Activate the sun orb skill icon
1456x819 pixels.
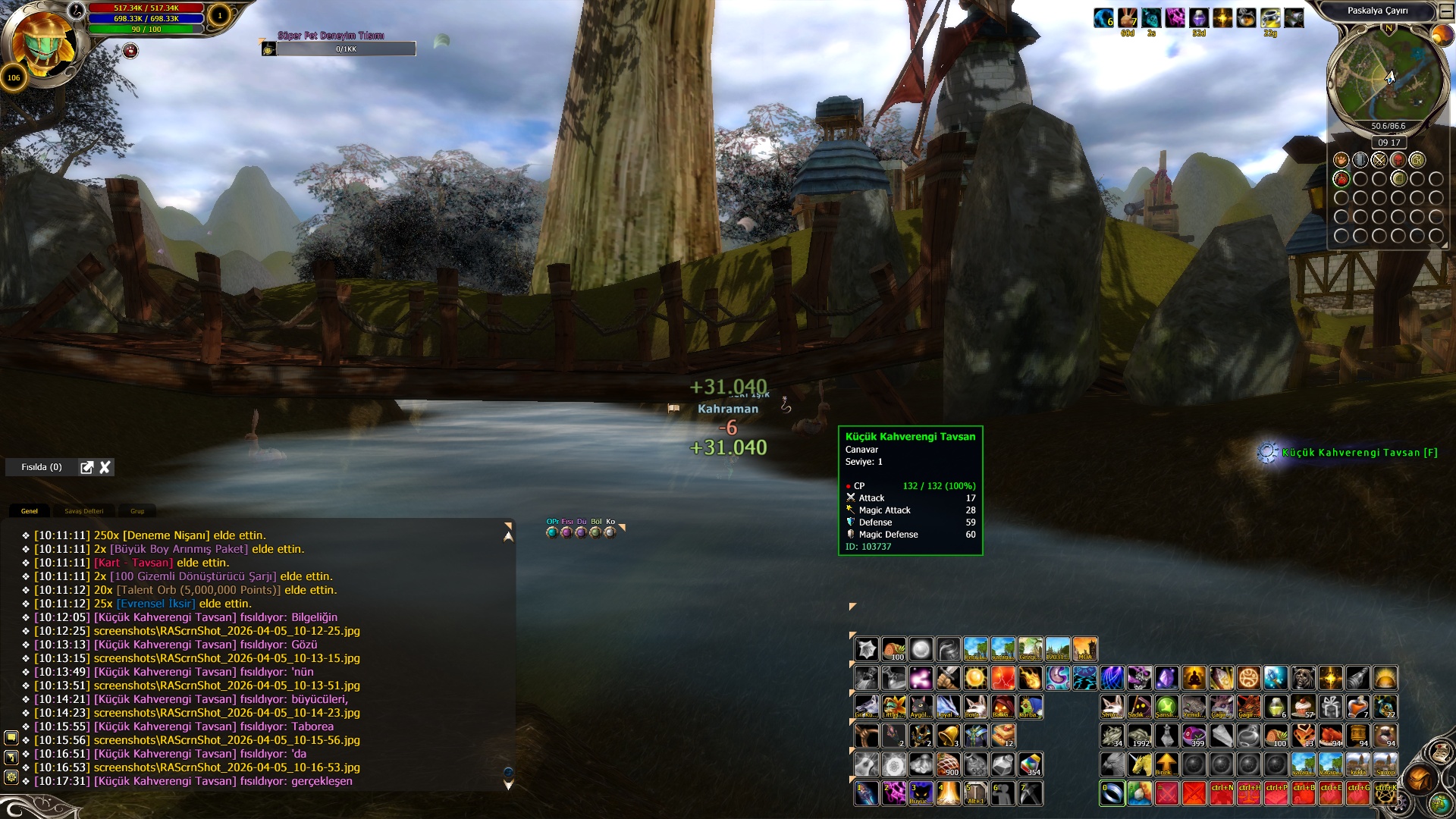click(x=975, y=678)
